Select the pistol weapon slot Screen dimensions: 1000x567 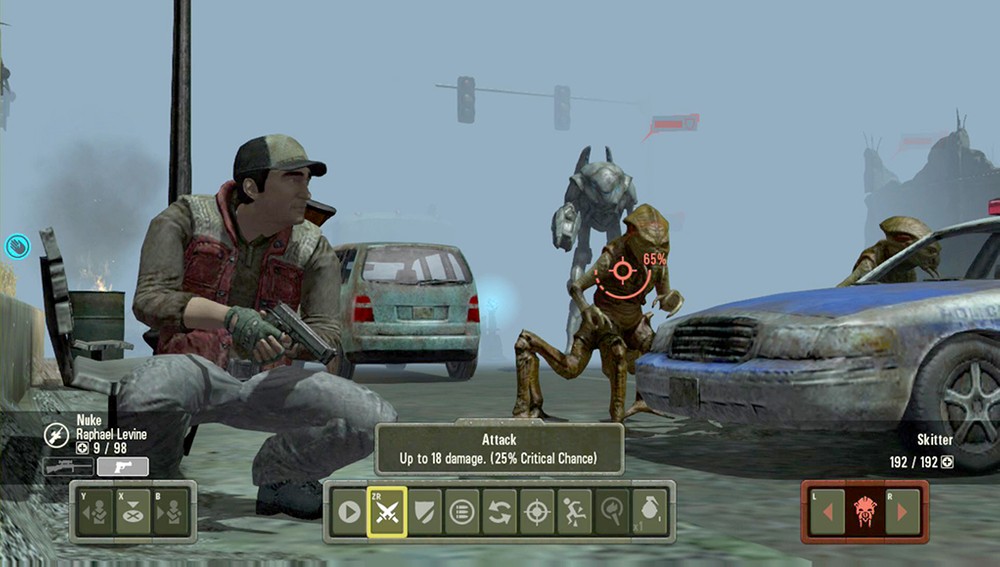tap(123, 467)
